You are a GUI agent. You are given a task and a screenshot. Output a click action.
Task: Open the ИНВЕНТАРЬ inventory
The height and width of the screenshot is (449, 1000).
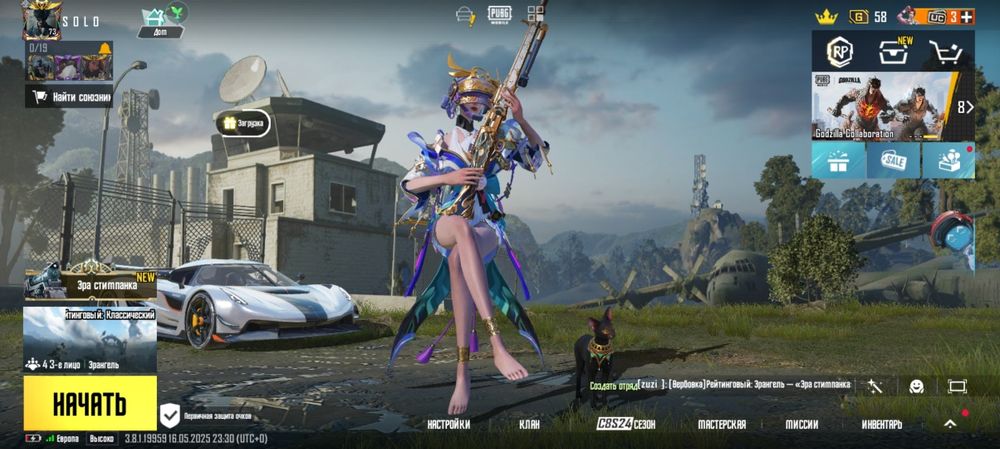point(881,424)
